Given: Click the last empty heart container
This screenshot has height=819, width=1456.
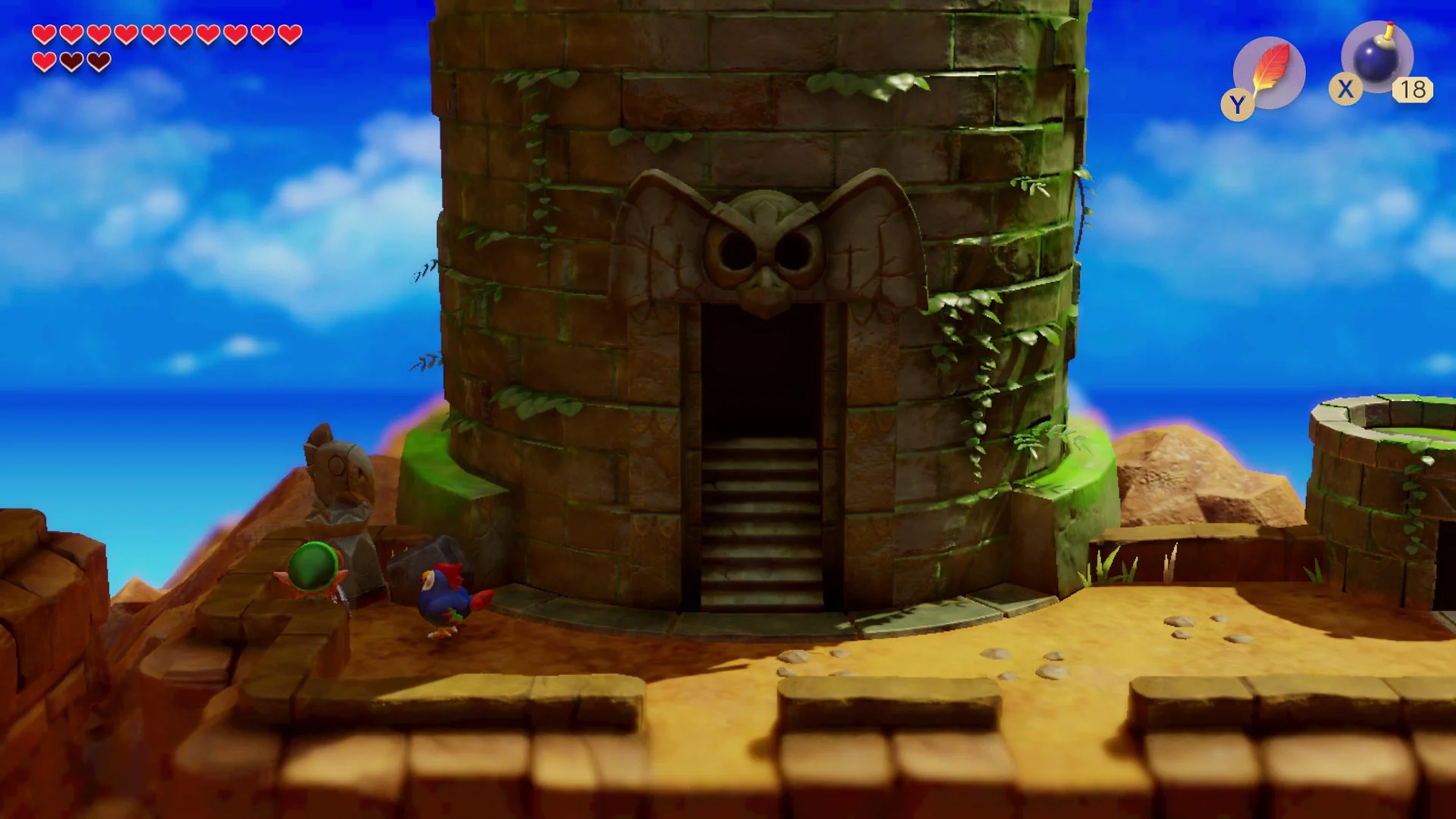Looking at the screenshot, I should (99, 61).
